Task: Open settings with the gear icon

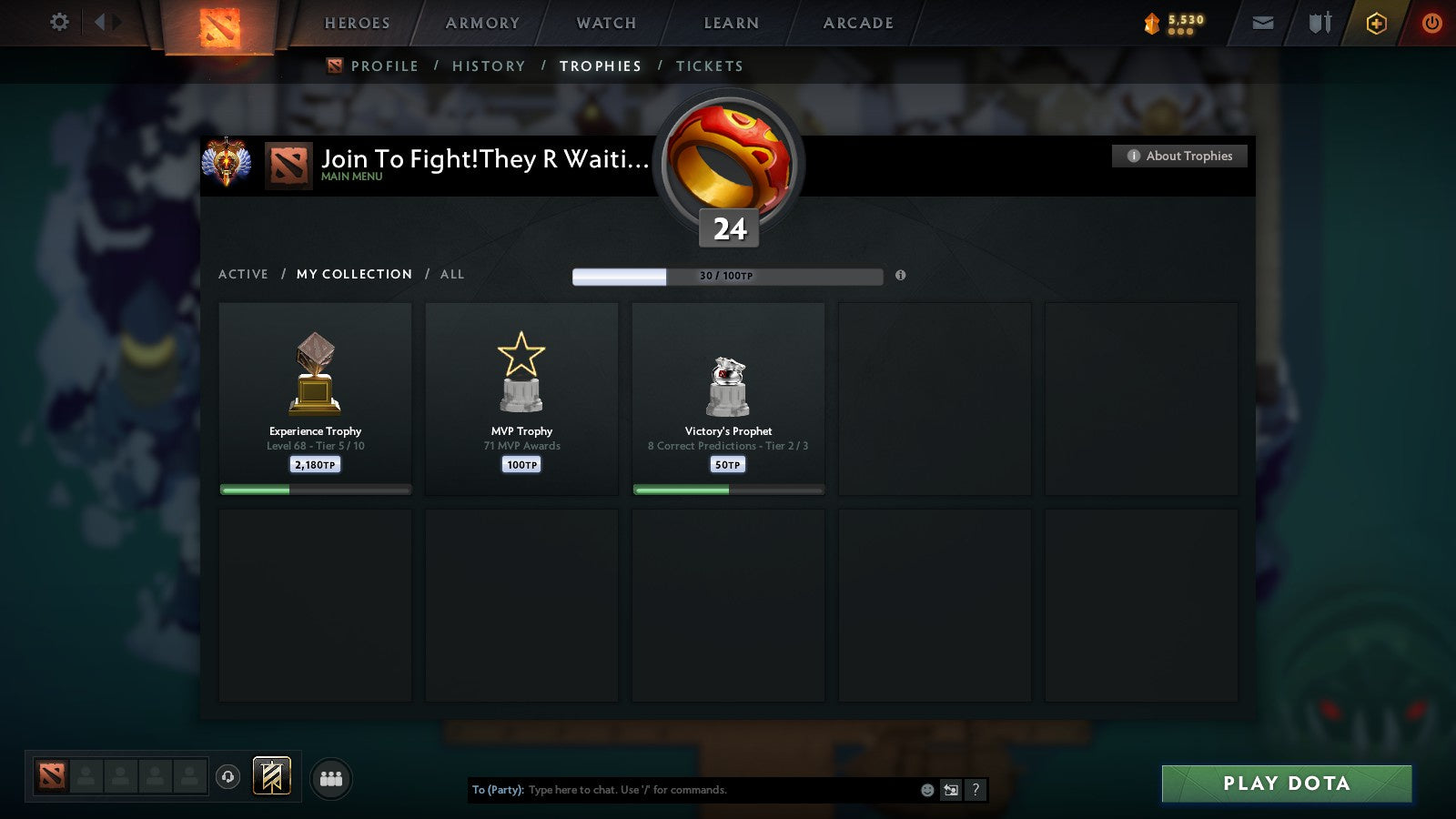Action: coord(58,23)
